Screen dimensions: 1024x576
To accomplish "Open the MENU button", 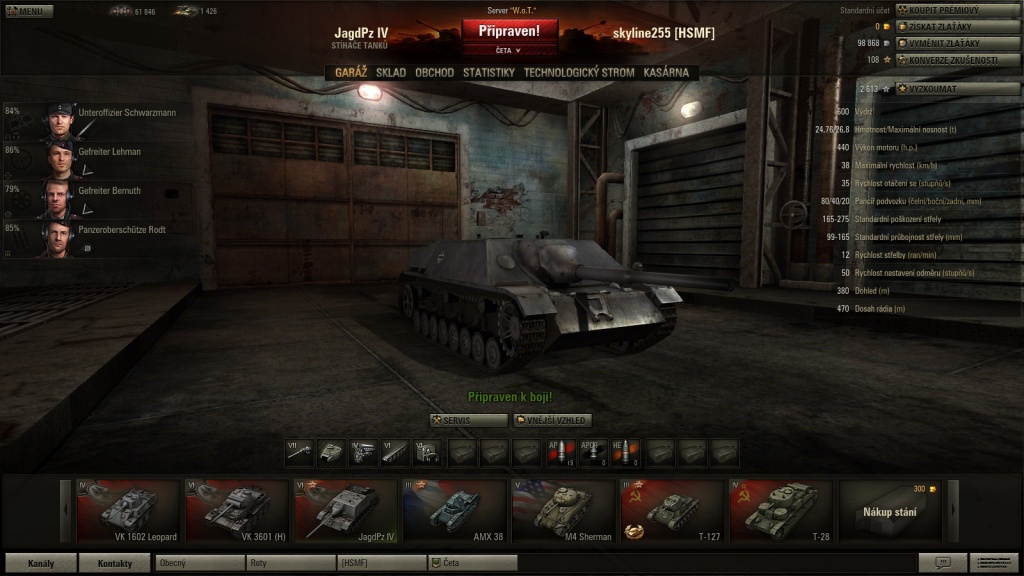I will (x=27, y=11).
